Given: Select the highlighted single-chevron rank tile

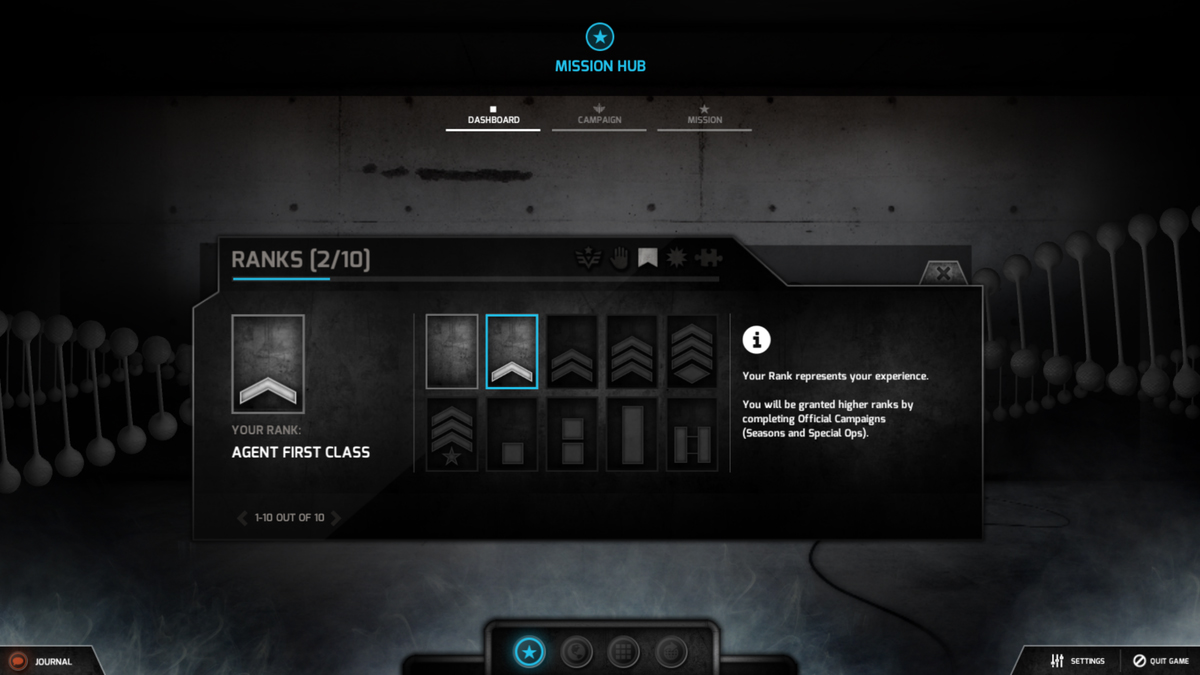Looking at the screenshot, I should pyautogui.click(x=512, y=351).
